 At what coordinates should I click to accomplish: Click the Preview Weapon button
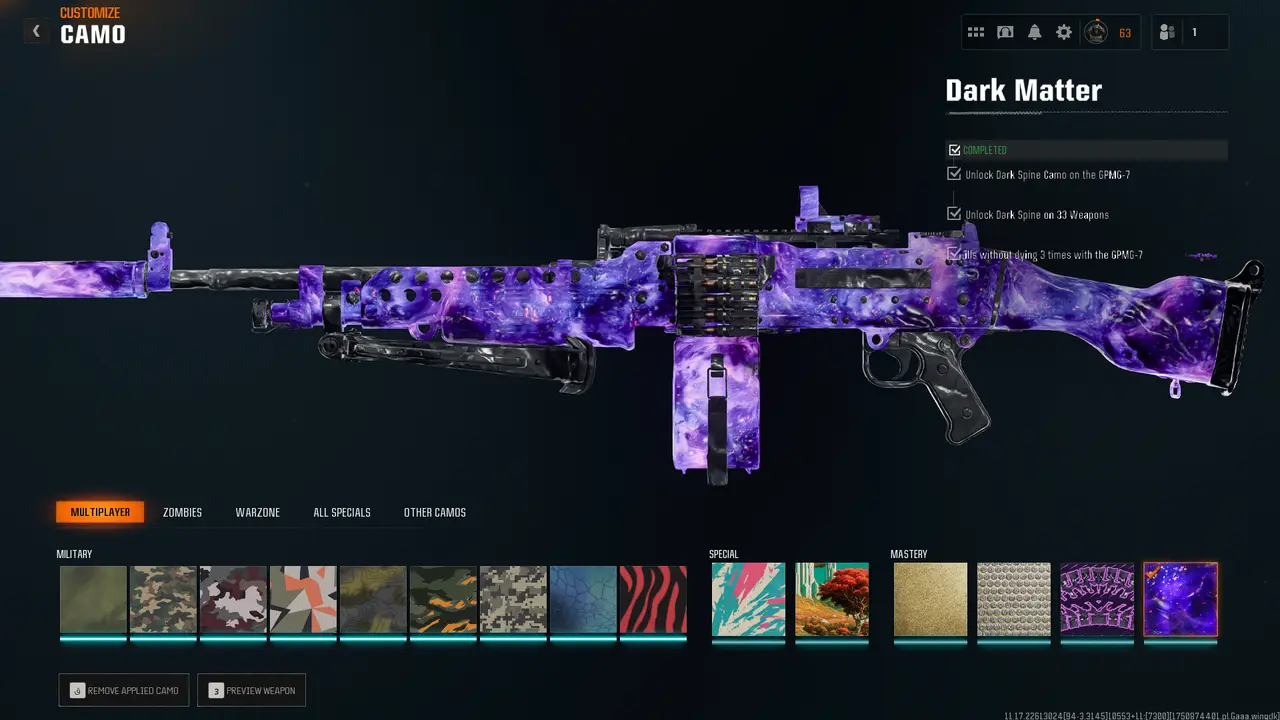pos(251,690)
